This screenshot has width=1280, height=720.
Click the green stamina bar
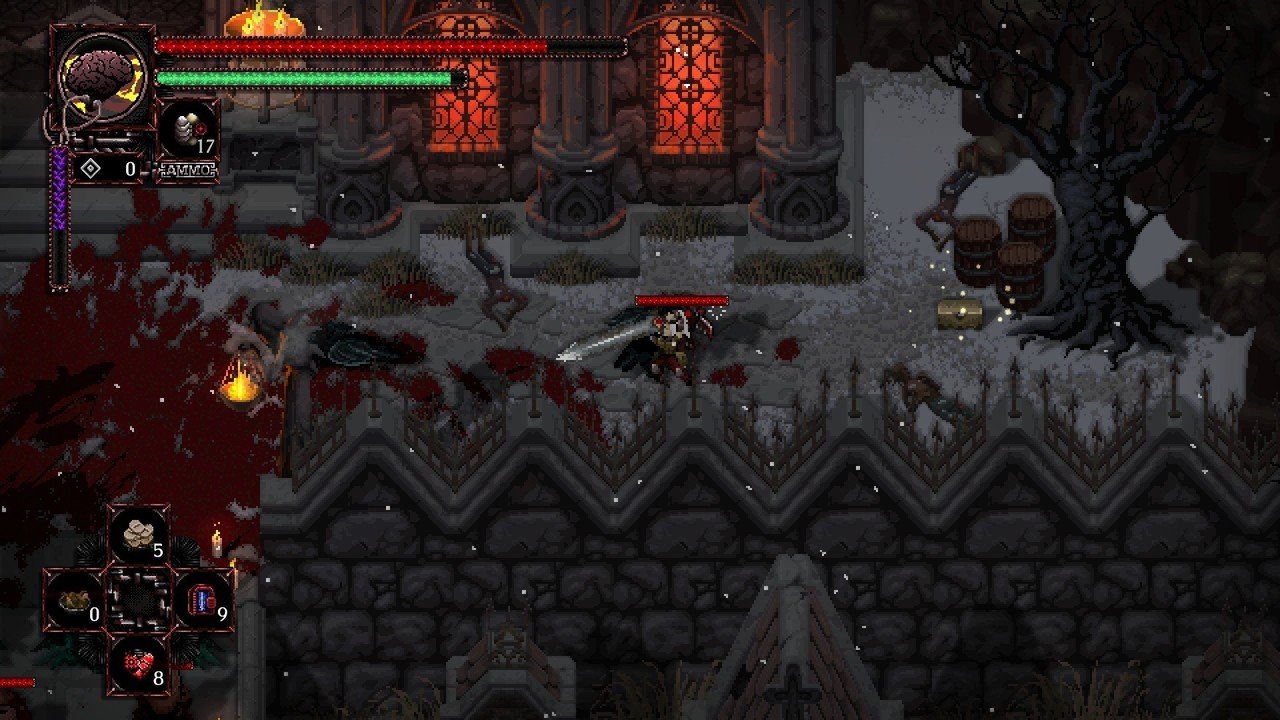point(300,76)
